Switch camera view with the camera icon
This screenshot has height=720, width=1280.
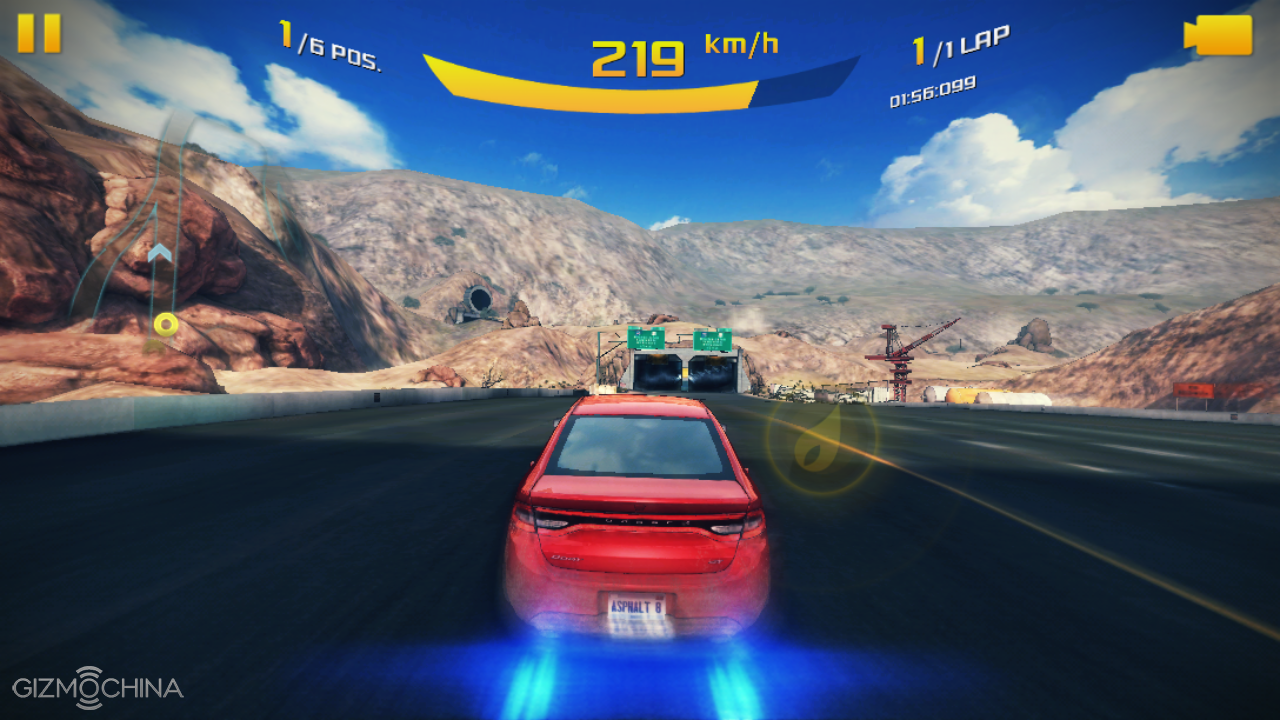click(1218, 35)
